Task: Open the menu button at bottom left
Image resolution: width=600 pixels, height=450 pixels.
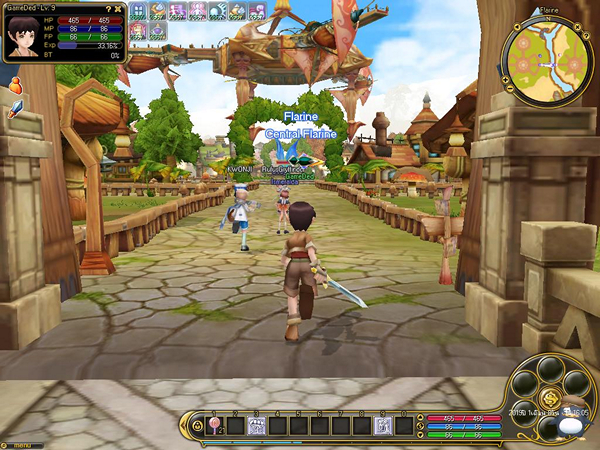Action: (x=18, y=443)
